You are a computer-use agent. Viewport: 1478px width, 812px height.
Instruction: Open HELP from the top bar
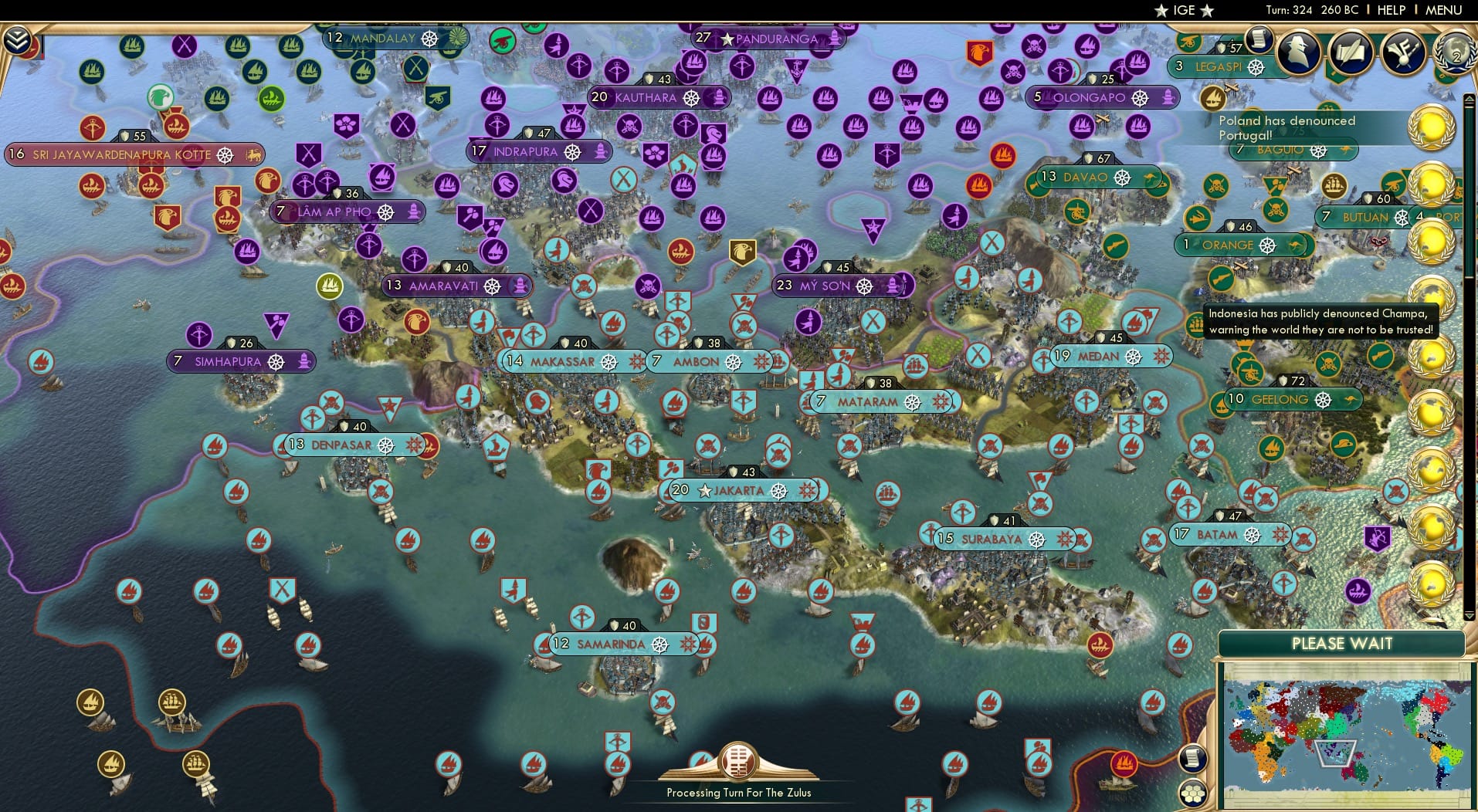point(1391,10)
